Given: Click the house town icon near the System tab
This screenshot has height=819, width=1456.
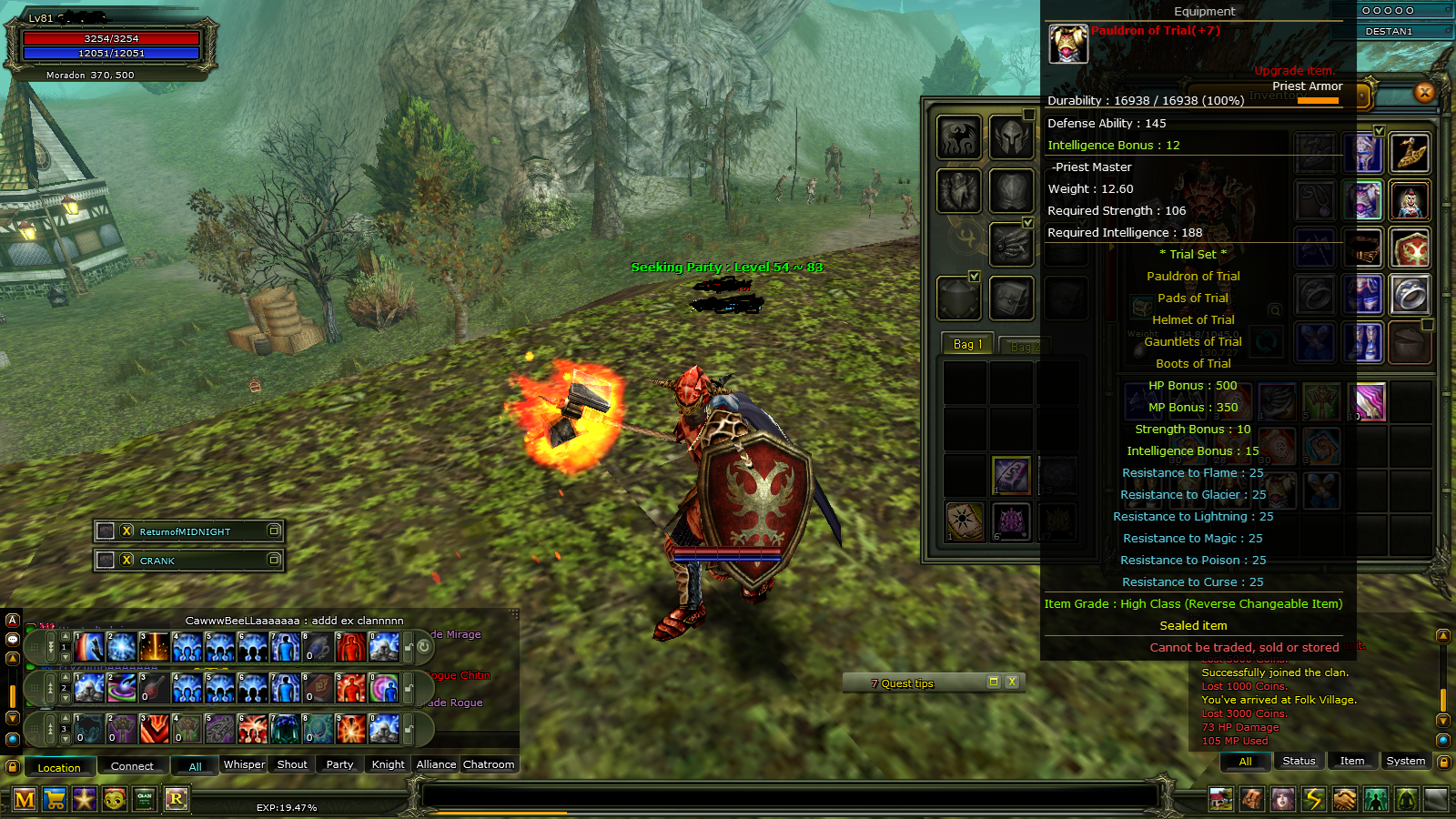Looking at the screenshot, I should click(x=1220, y=799).
